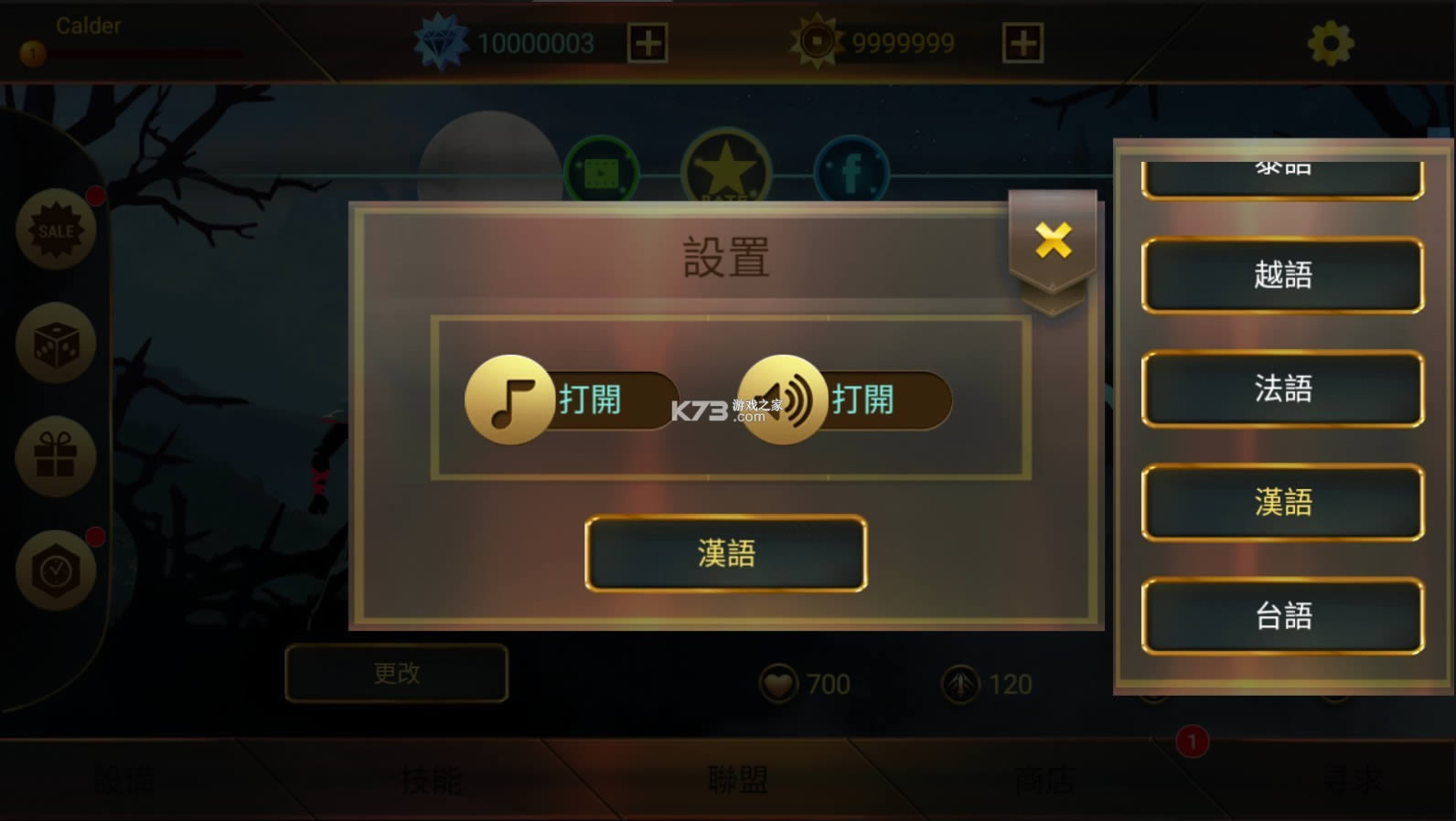1456x821 pixels.
Task: Select 台語 from the language list
Action: (1282, 613)
